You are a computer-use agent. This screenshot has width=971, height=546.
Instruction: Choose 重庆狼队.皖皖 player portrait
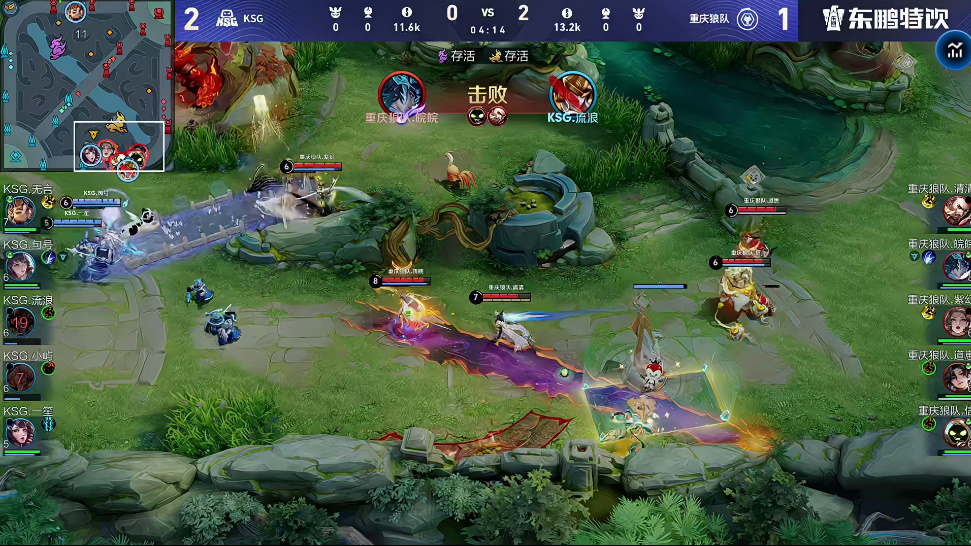click(956, 266)
